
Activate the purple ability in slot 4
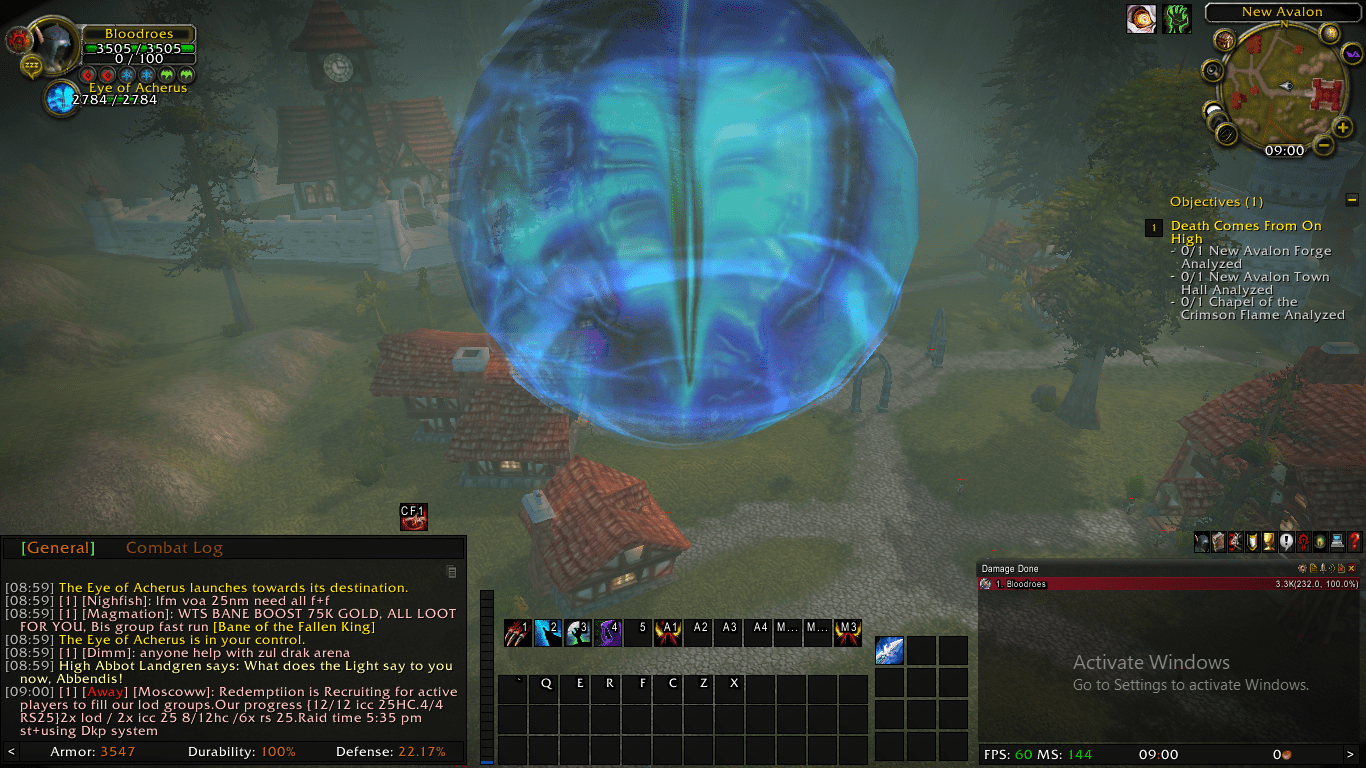[x=608, y=633]
